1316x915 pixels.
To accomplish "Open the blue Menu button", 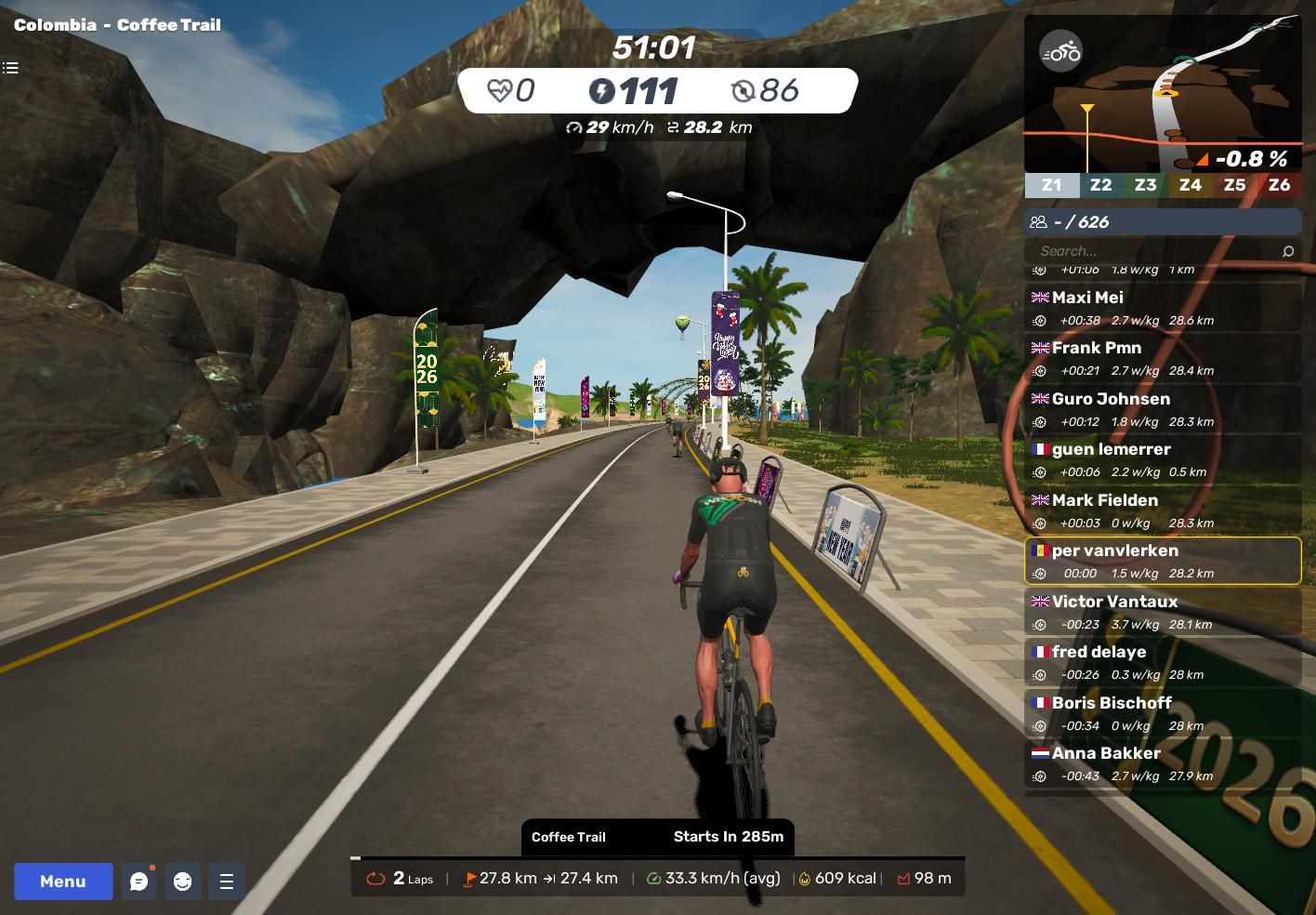I will [63, 881].
